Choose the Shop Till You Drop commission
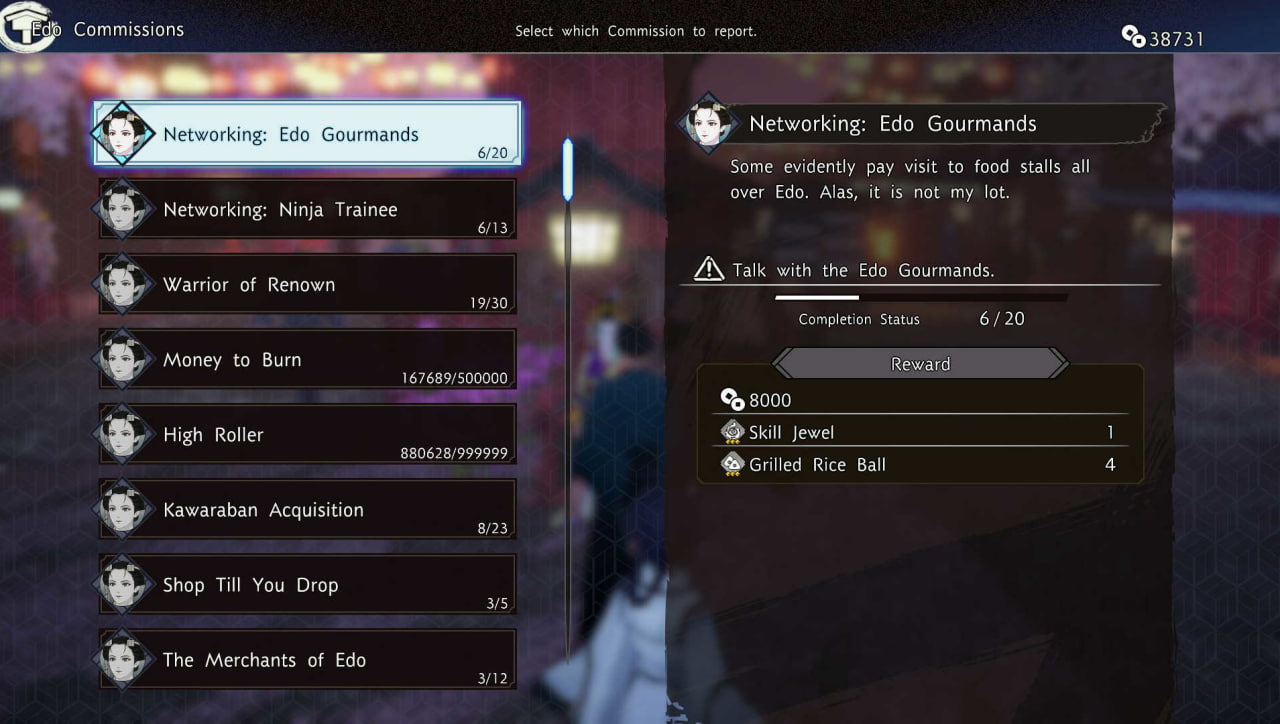Screen dimensions: 1280x724 click(x=308, y=584)
